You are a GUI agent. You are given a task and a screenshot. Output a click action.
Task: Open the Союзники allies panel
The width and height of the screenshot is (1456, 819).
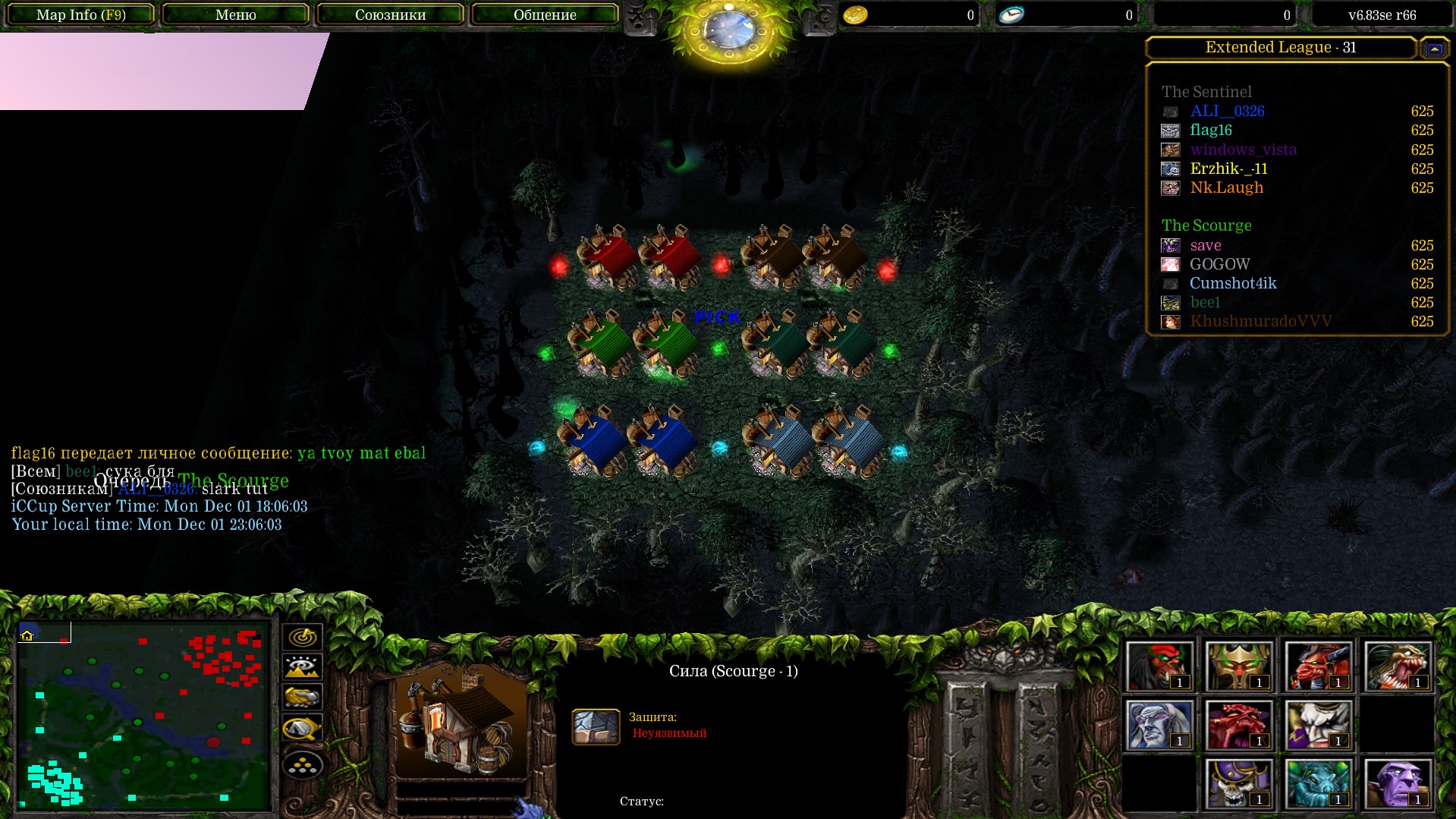click(x=390, y=14)
